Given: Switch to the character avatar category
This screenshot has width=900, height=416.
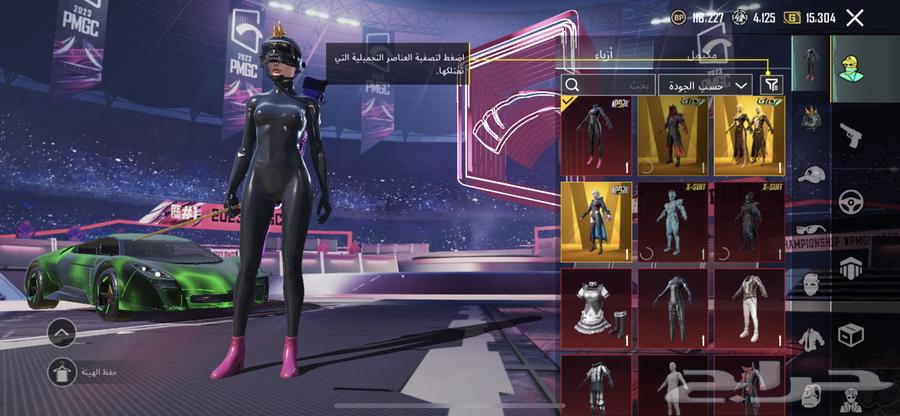Looking at the screenshot, I should click(x=851, y=68).
